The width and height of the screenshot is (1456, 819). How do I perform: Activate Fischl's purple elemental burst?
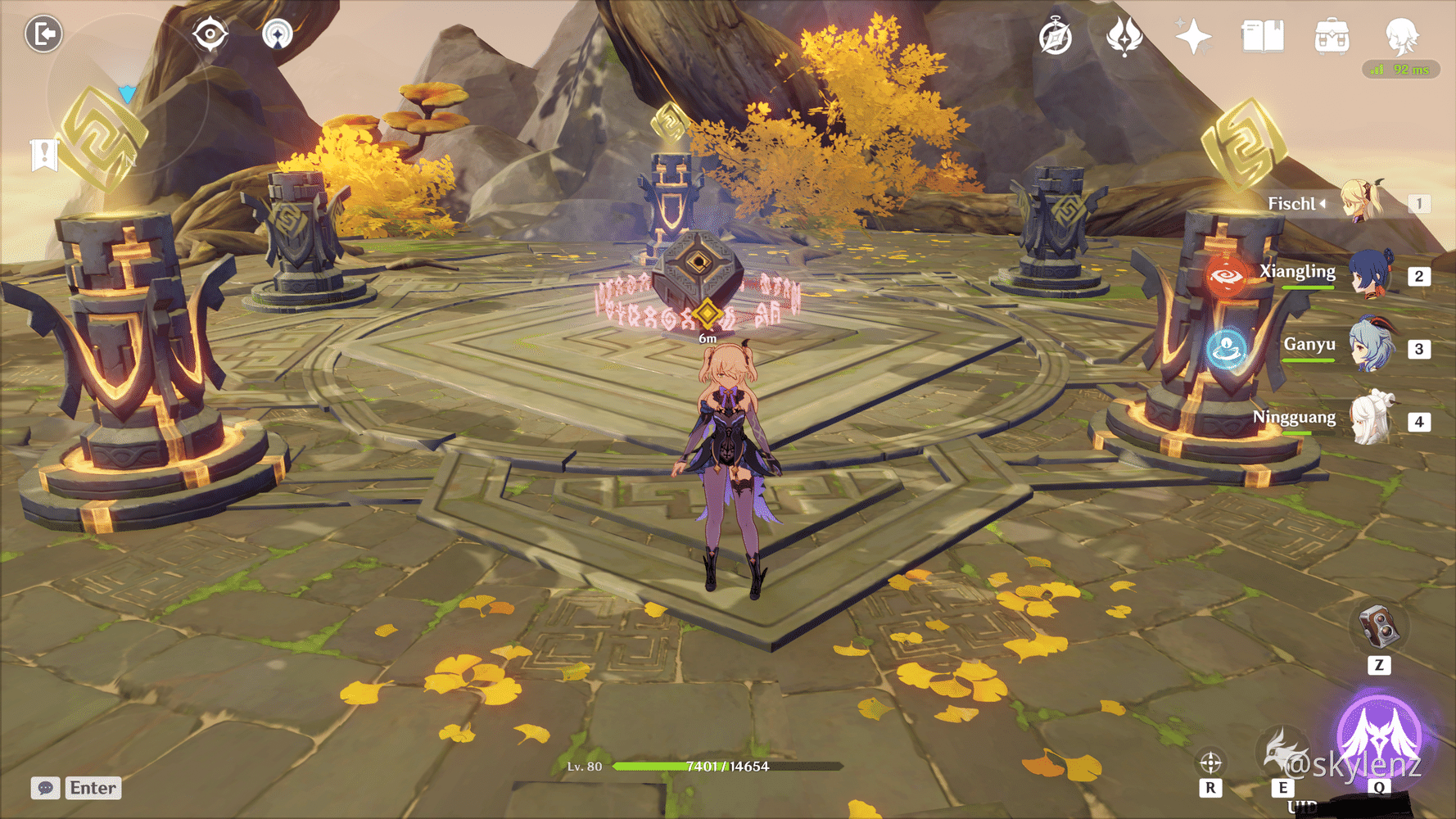(x=1379, y=735)
